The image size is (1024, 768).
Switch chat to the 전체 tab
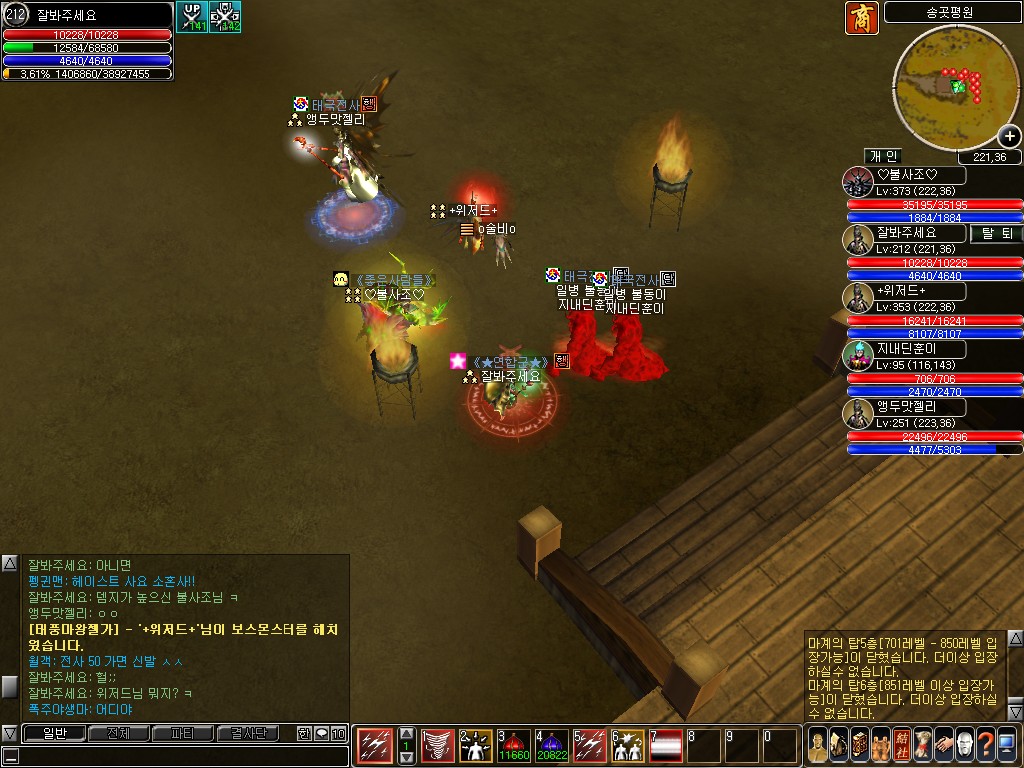click(x=118, y=734)
